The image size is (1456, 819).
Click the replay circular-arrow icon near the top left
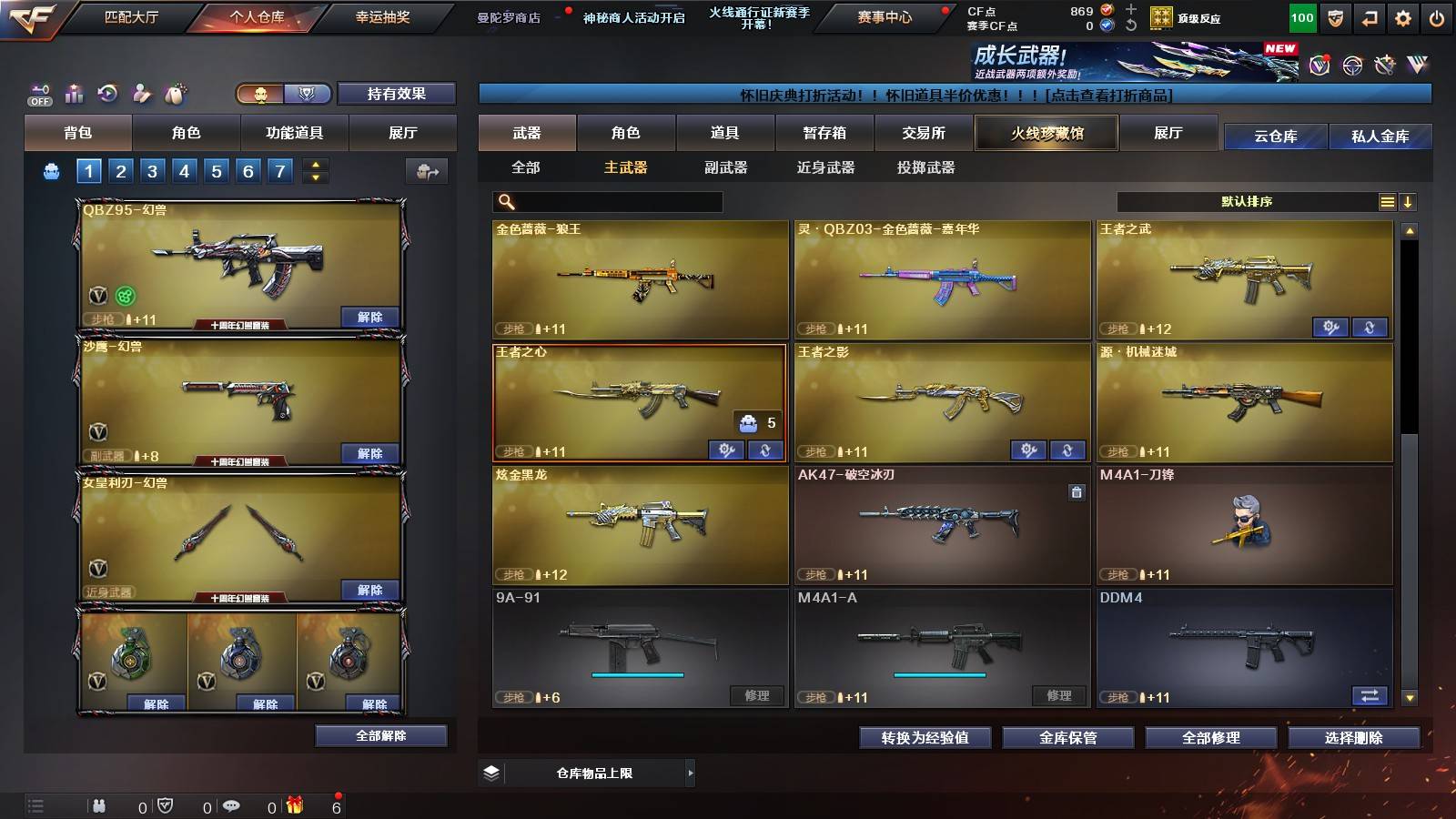point(108,93)
